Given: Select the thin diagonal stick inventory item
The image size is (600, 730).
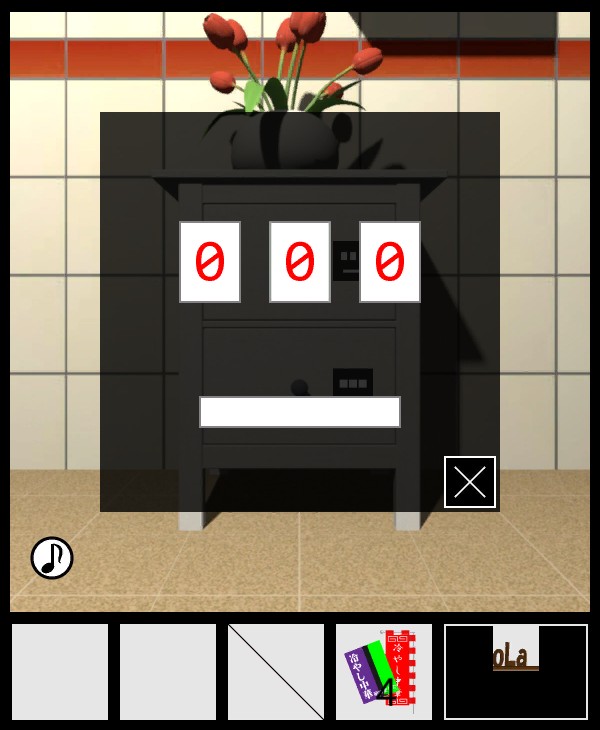Looking at the screenshot, I should [276, 672].
